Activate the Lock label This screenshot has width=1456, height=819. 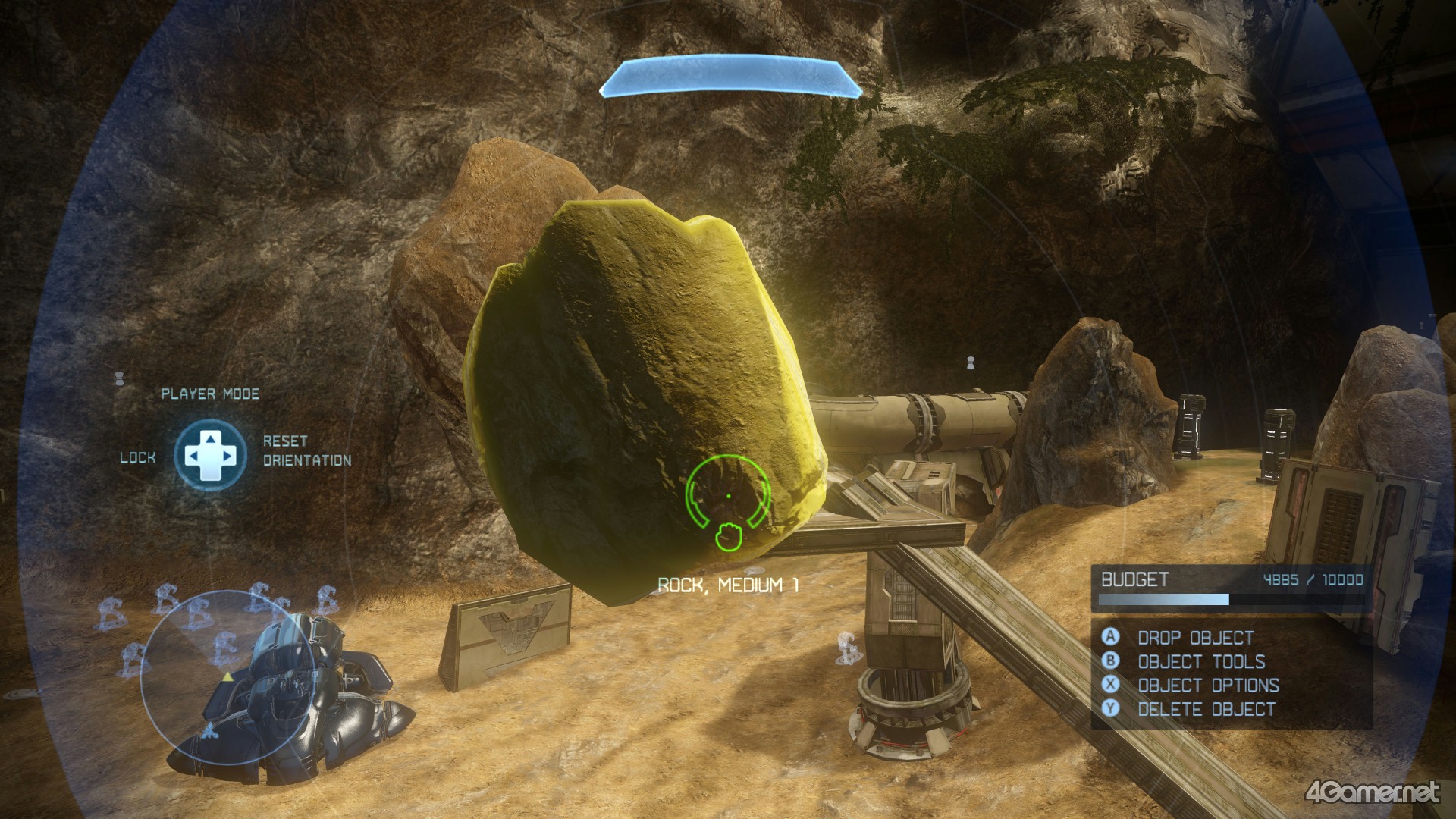138,457
